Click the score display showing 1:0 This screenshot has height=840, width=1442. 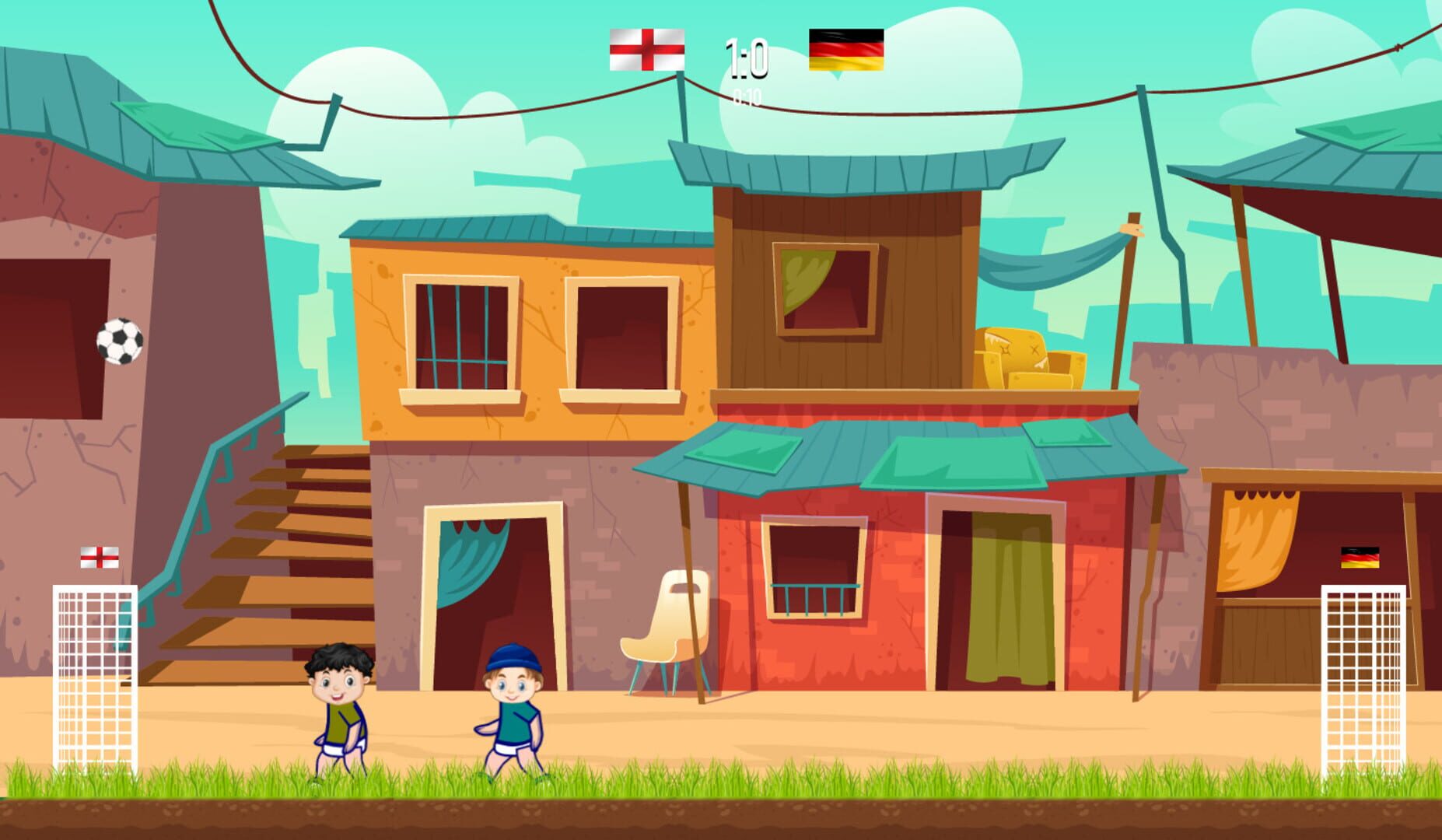(x=748, y=61)
